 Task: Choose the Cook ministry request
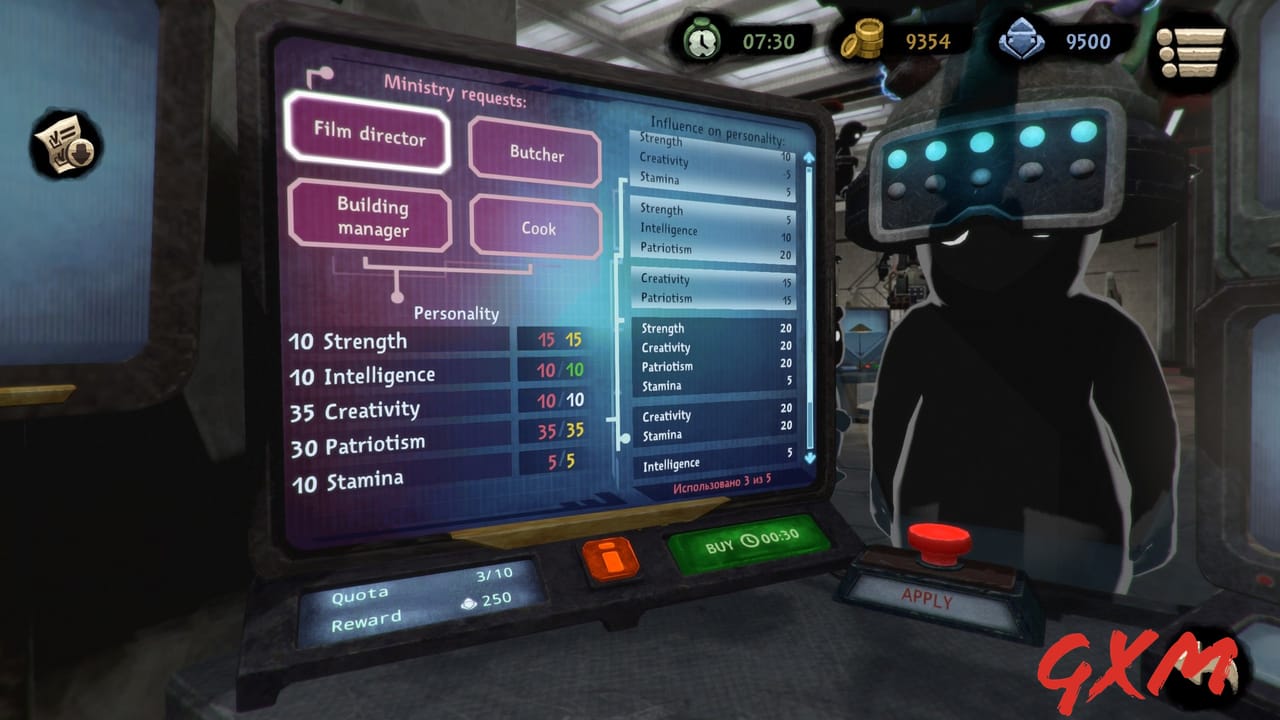536,228
